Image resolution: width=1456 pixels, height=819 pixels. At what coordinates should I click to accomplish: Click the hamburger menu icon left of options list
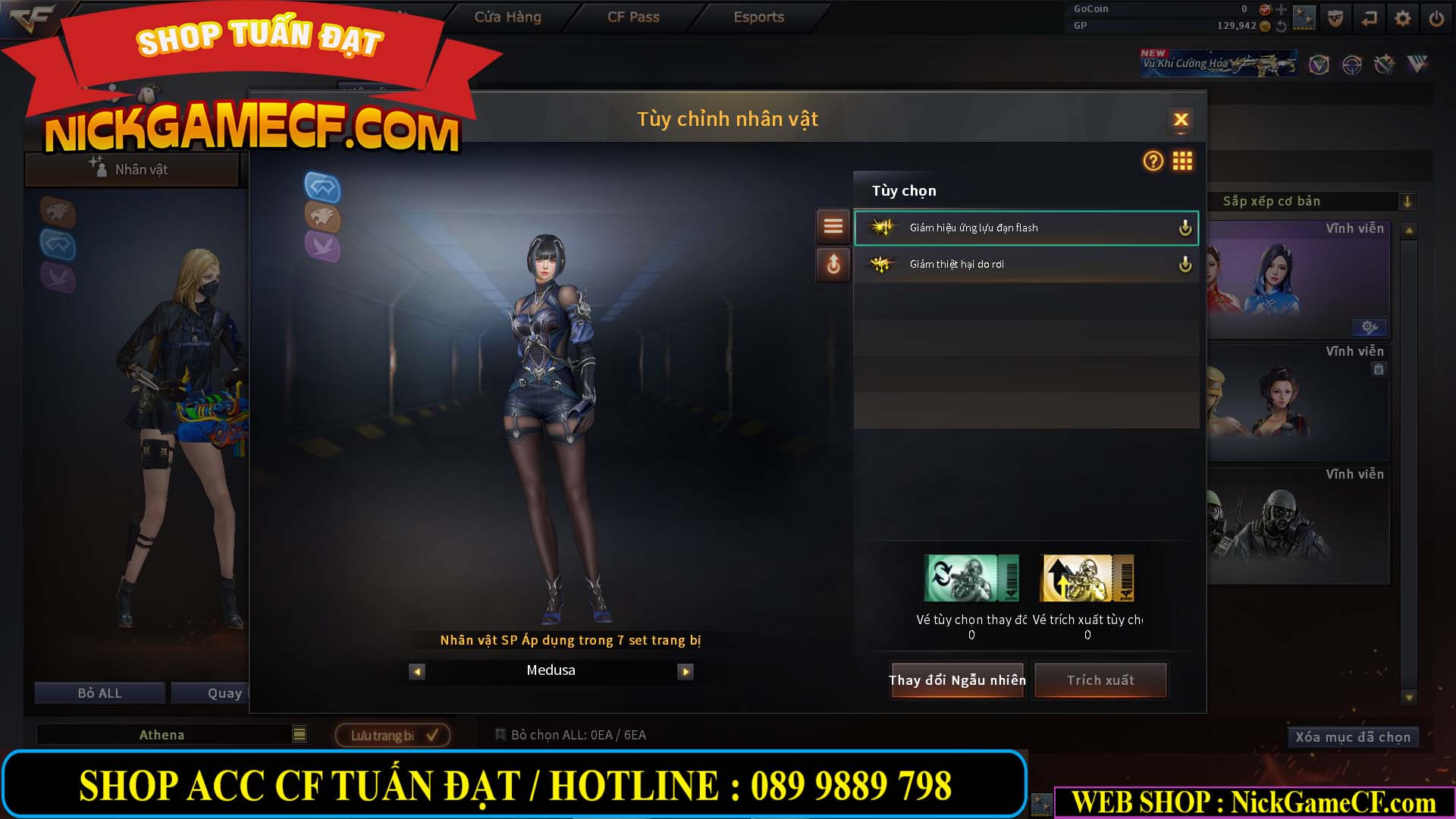click(x=833, y=226)
